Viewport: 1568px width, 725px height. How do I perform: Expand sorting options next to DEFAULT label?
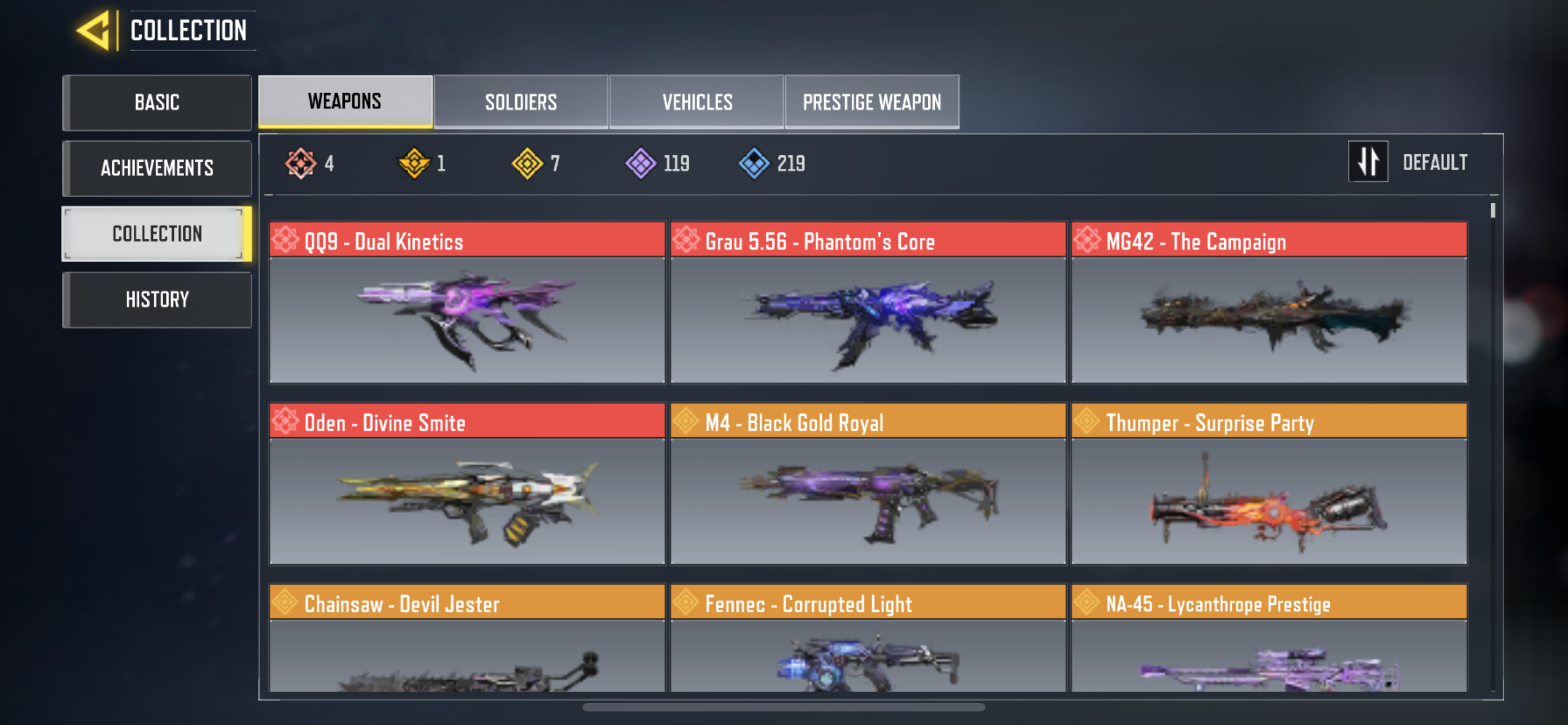tap(1368, 162)
